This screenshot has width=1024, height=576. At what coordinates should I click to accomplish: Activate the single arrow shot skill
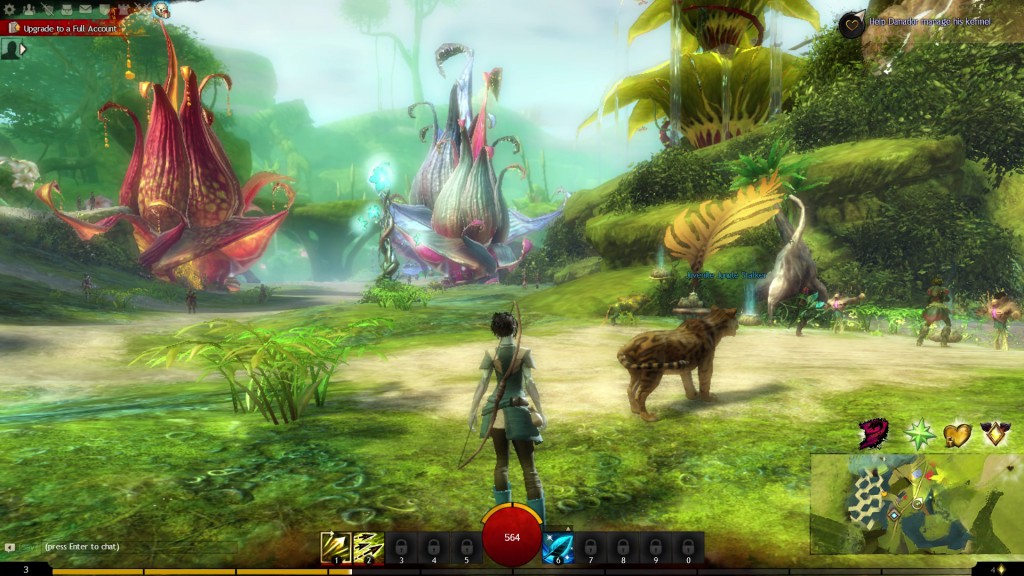335,546
